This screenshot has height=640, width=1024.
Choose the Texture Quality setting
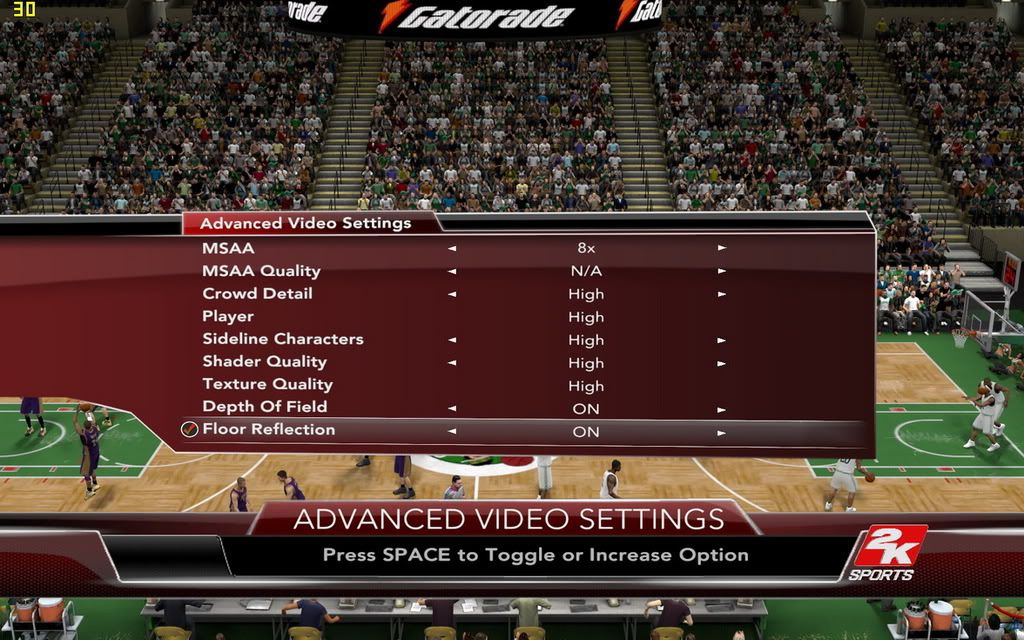[x=267, y=385]
